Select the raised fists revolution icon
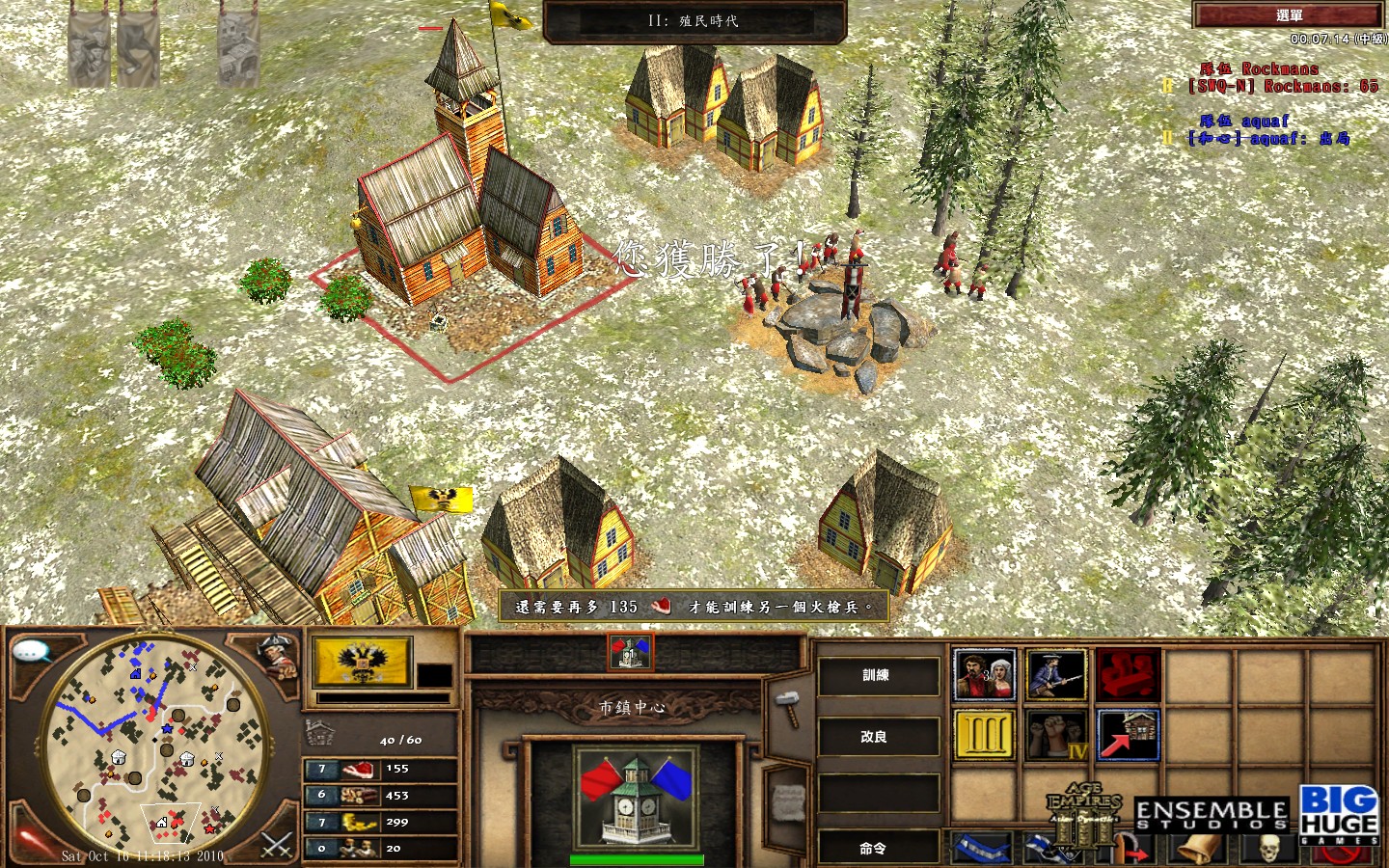The height and width of the screenshot is (868, 1389). pyautogui.click(x=1056, y=736)
